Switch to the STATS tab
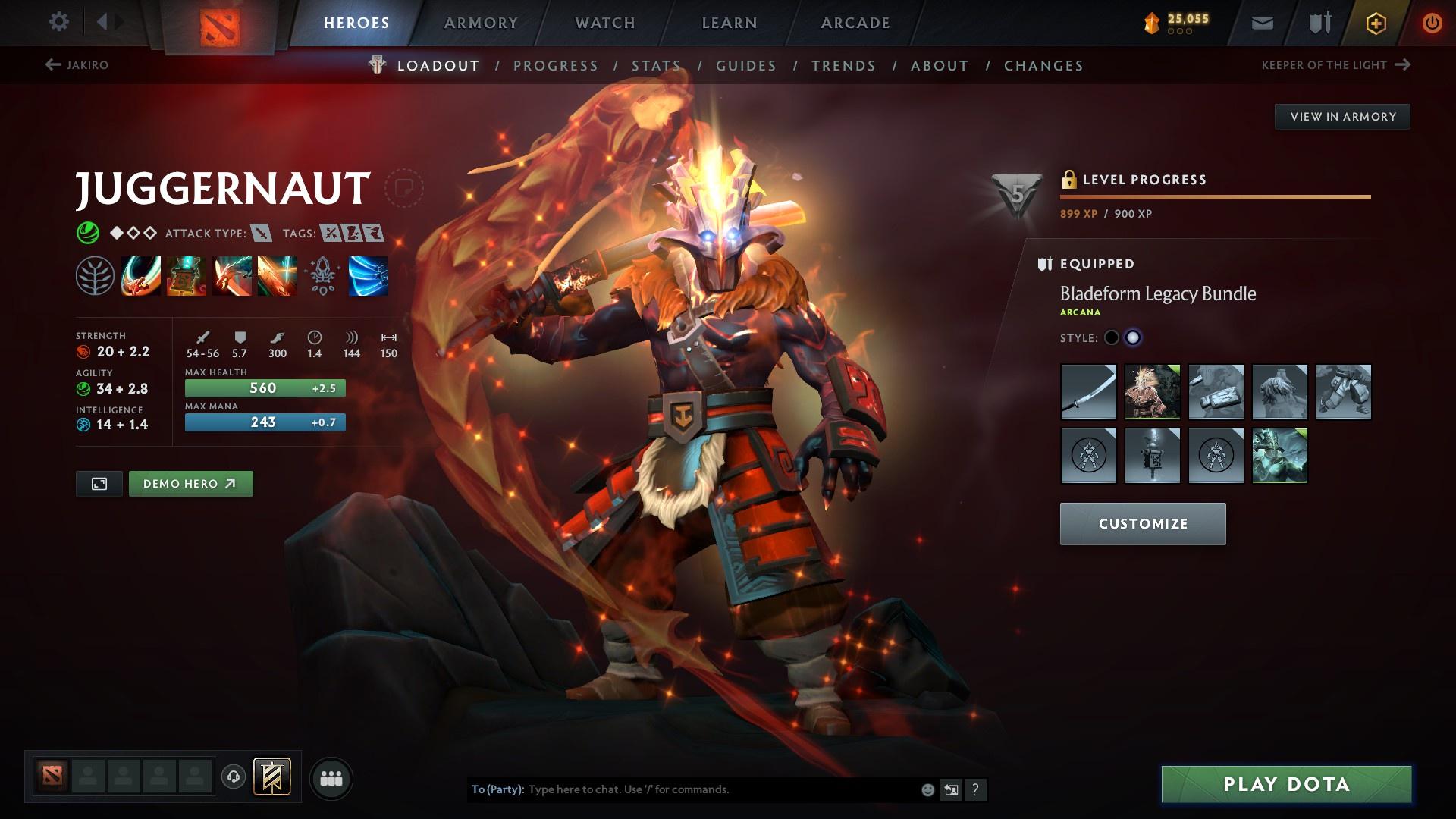This screenshot has height=819, width=1456. click(657, 65)
